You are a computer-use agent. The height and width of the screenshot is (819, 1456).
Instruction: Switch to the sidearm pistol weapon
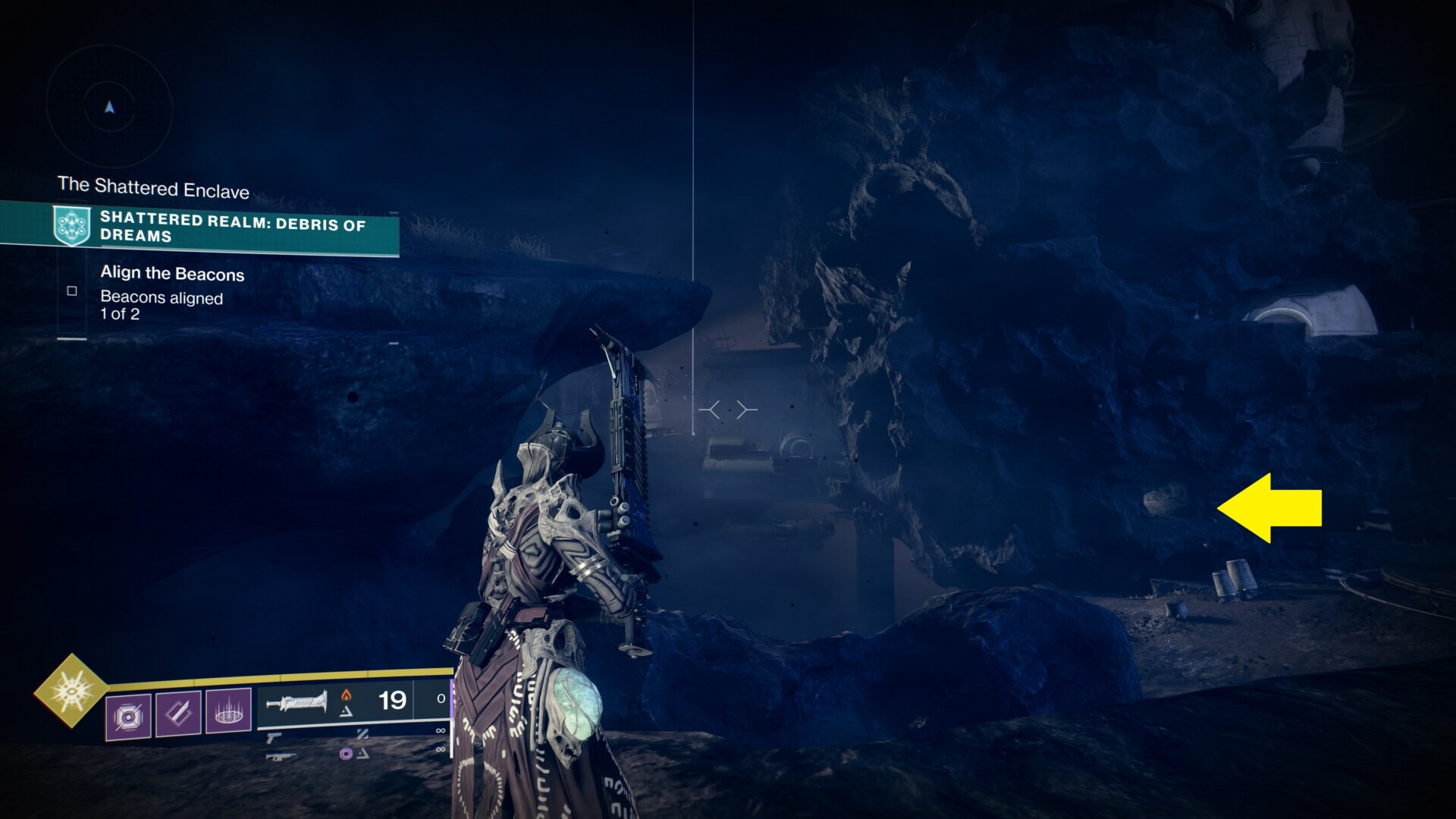point(275,736)
